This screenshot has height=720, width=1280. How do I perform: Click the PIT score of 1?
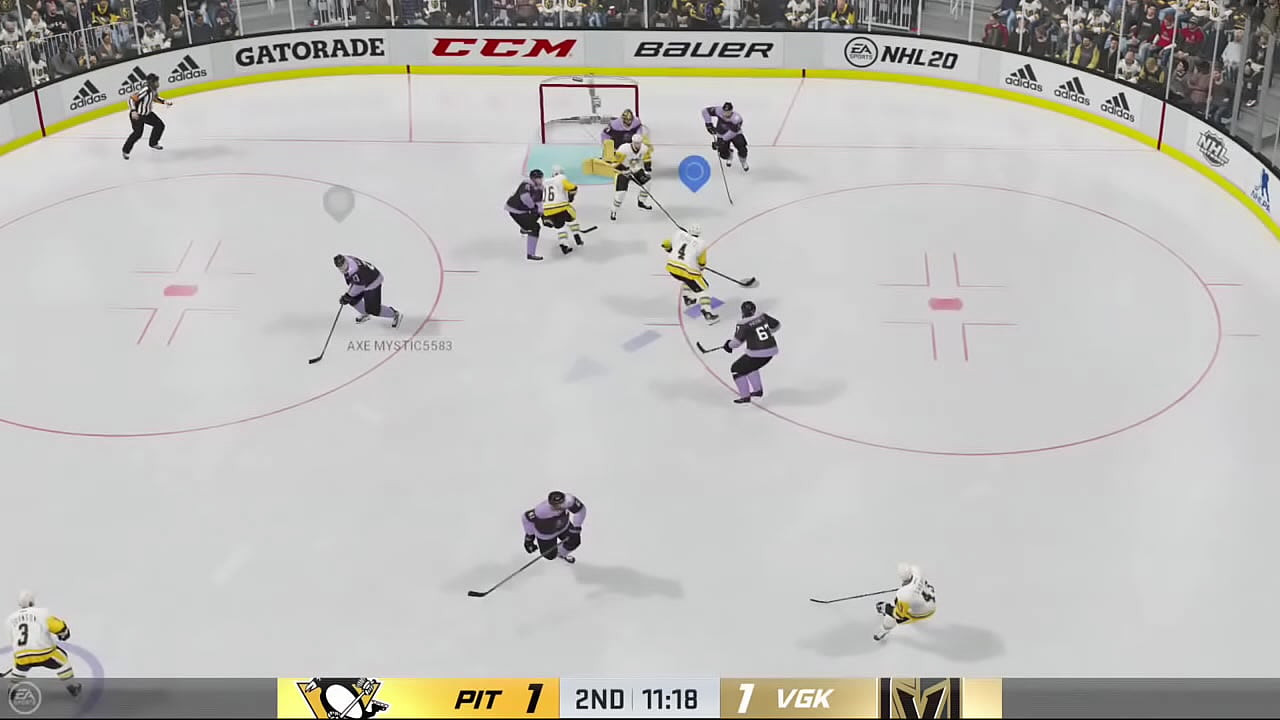pyautogui.click(x=534, y=698)
